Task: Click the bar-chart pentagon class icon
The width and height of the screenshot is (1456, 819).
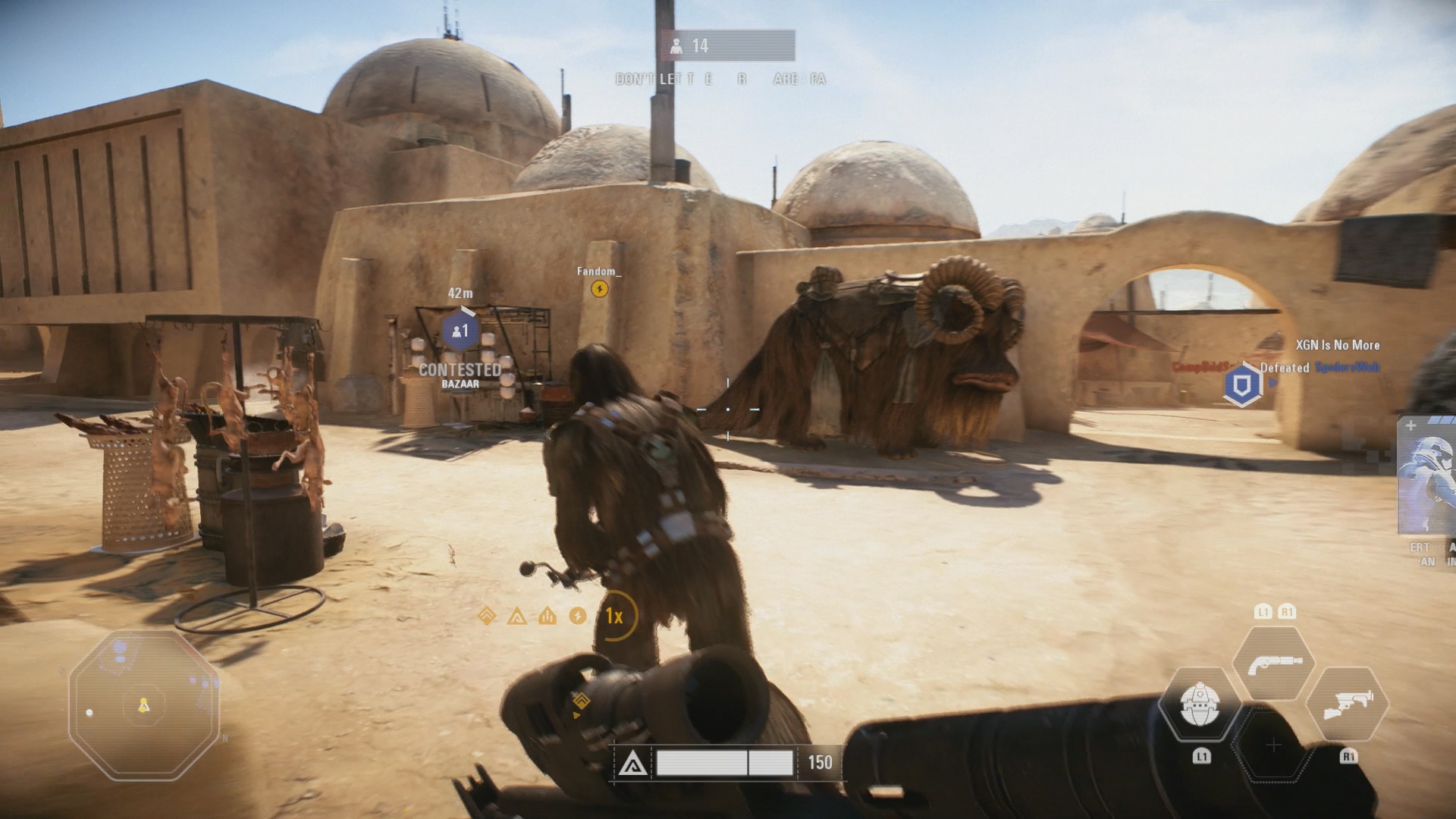Action: point(548,616)
